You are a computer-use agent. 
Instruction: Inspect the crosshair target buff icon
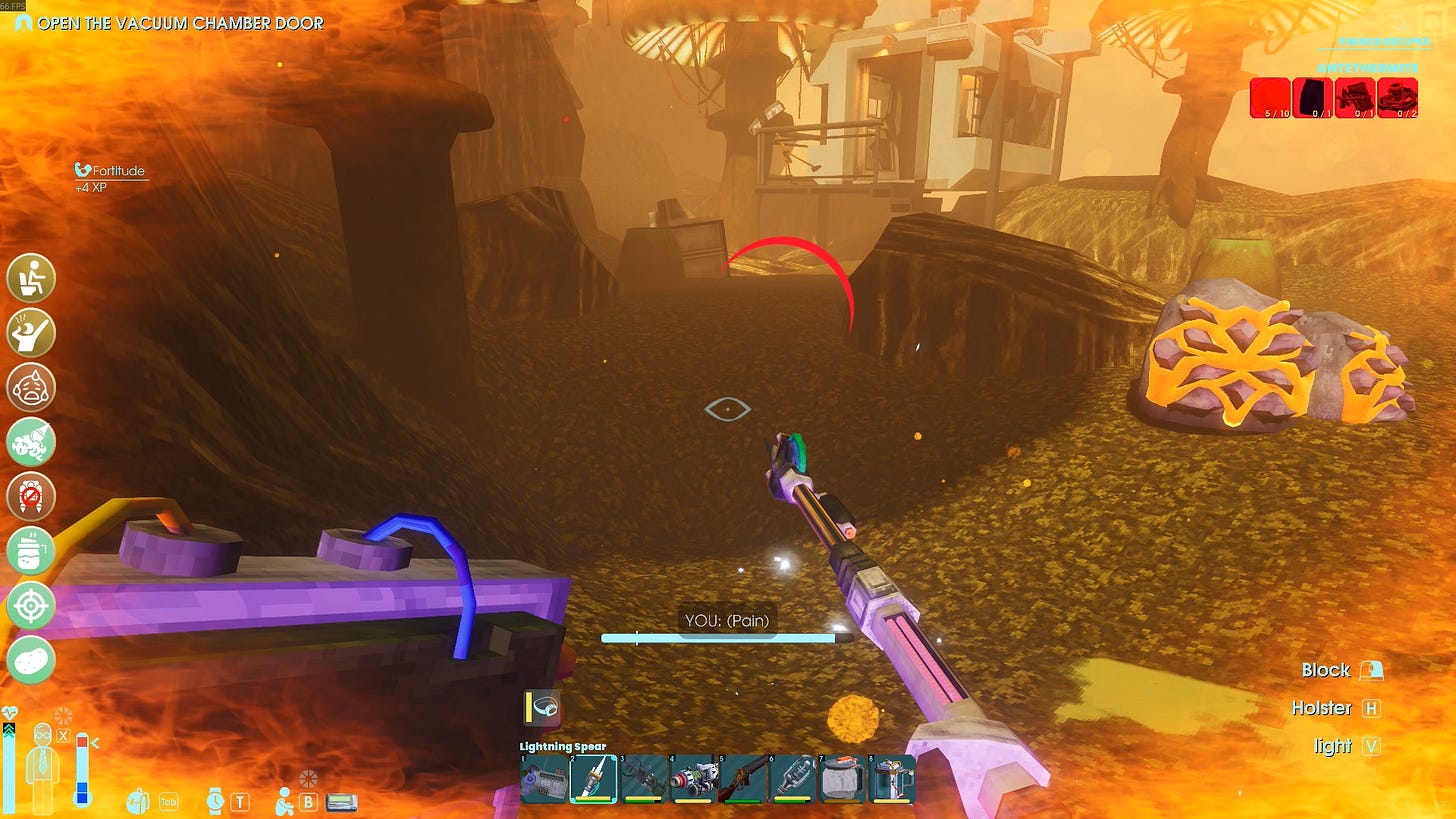pyautogui.click(x=31, y=605)
